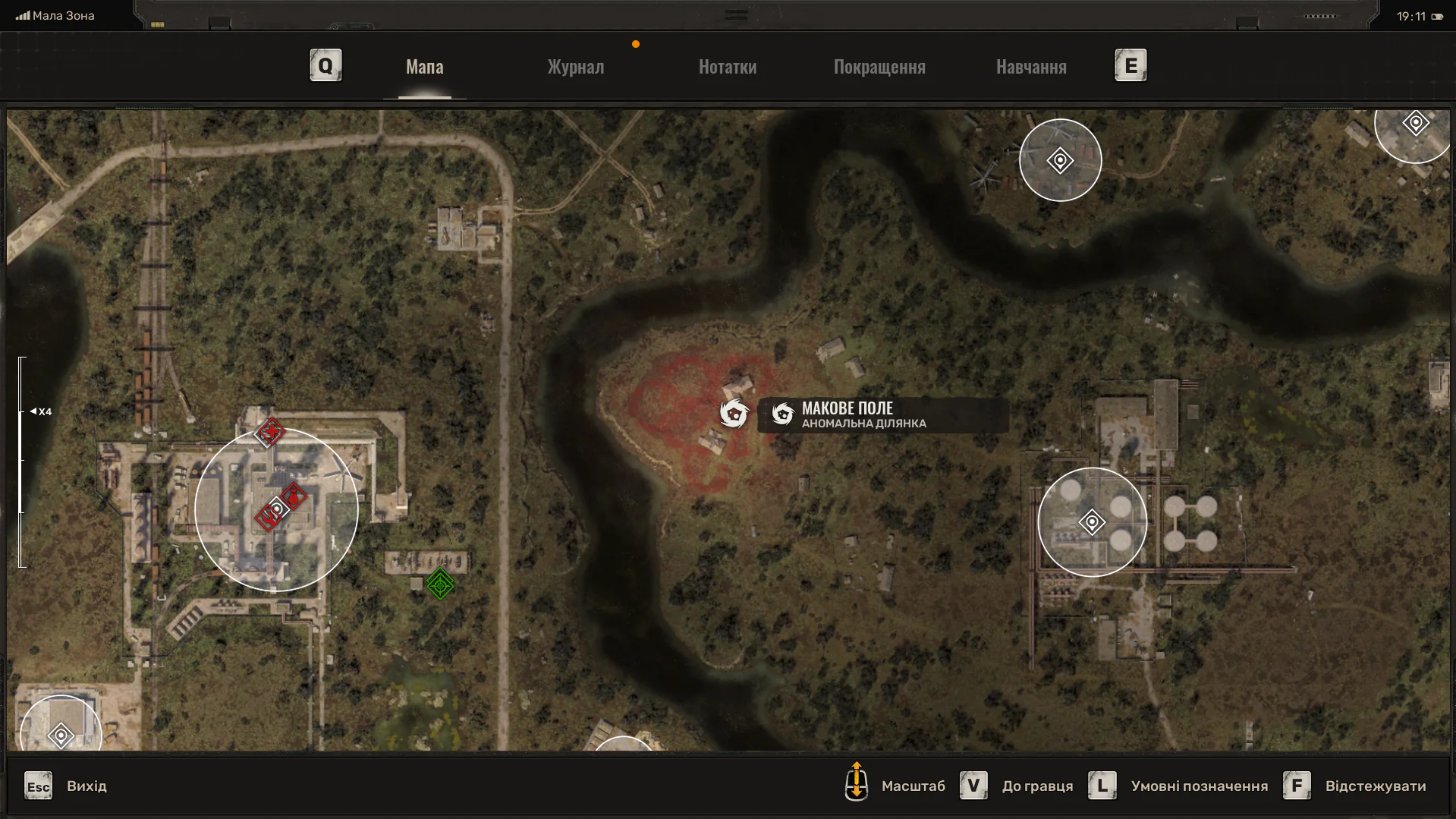This screenshot has height=819, width=1456.
Task: Switch to the Журнал tab
Action: (x=576, y=67)
